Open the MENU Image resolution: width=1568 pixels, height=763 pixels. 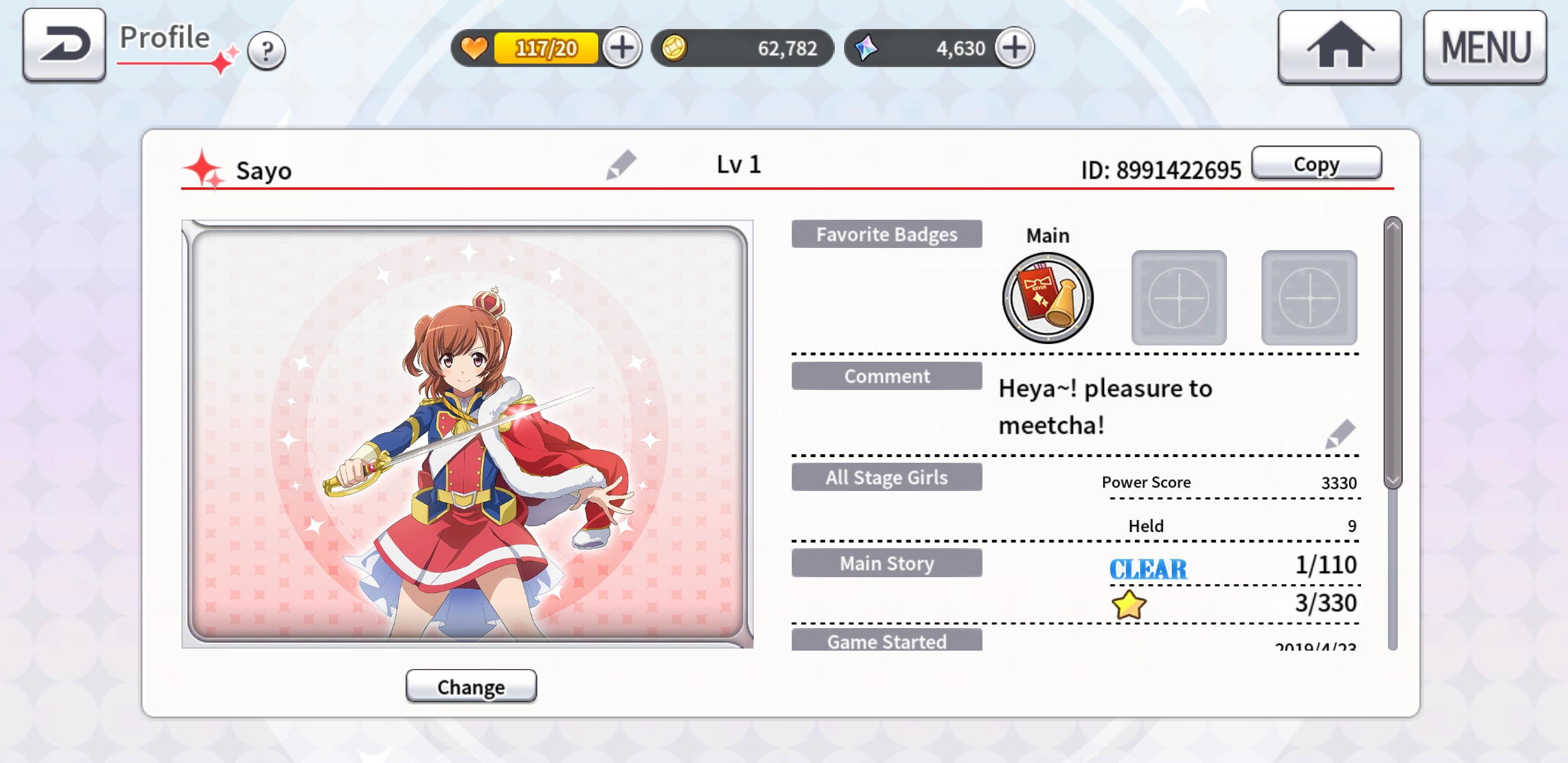(x=1485, y=47)
